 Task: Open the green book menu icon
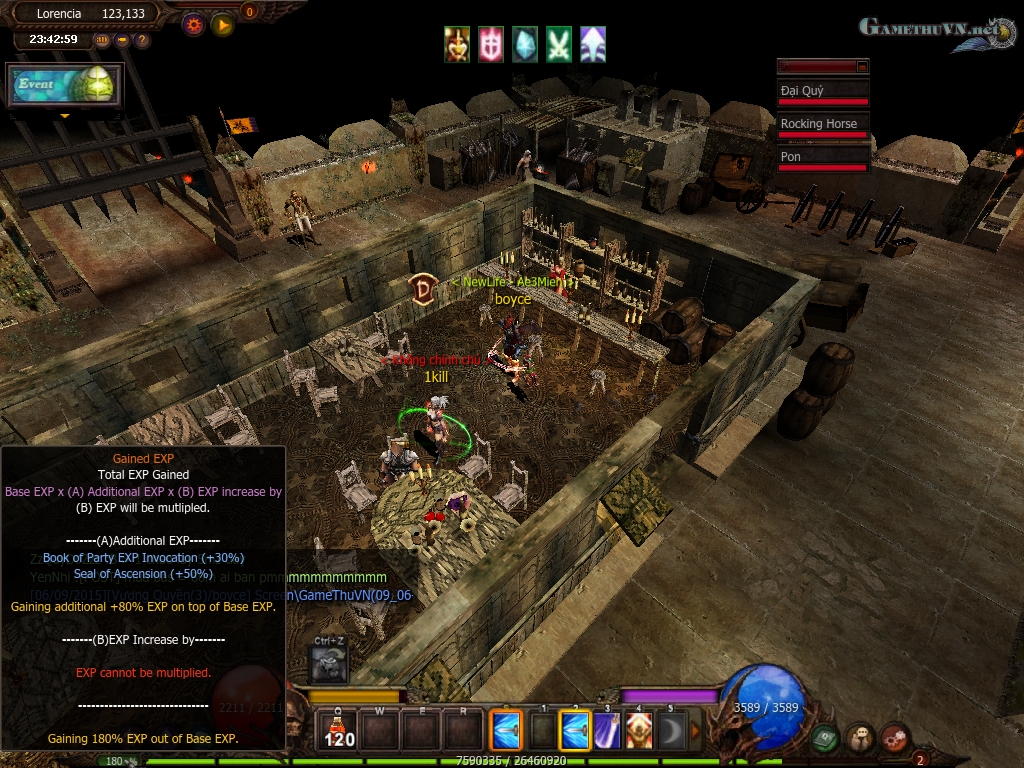(824, 738)
